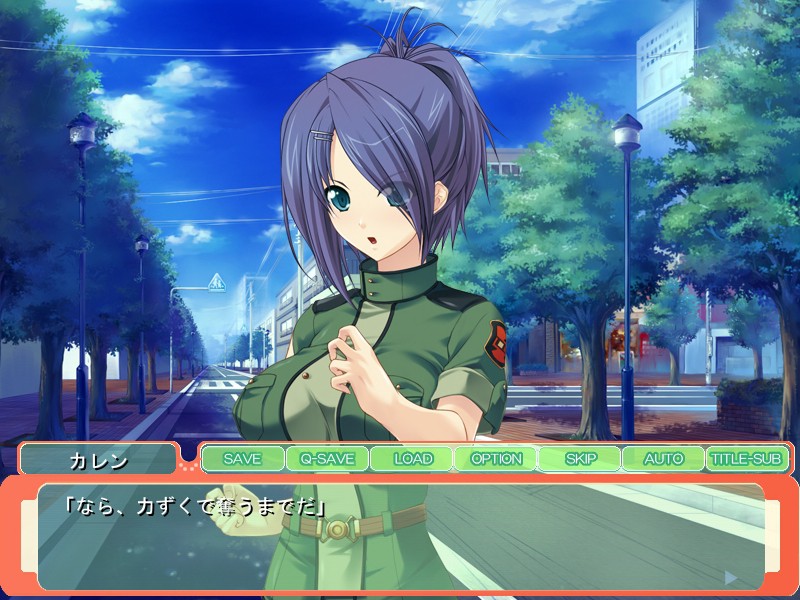Advance dialogue with the arrow indicator
800x600 pixels.
point(731,577)
